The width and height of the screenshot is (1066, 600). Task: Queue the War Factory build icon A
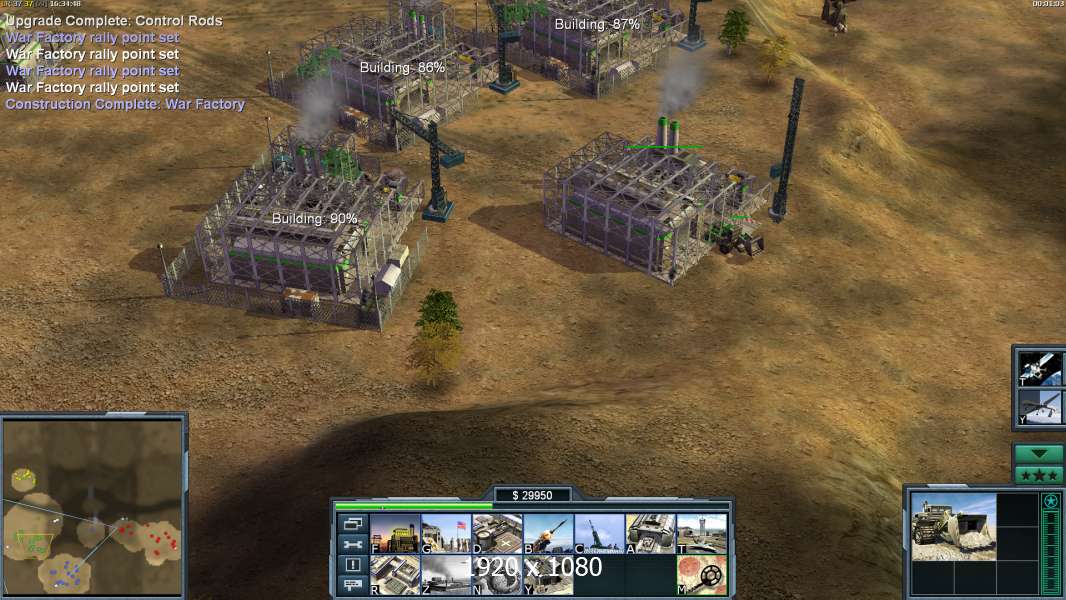(650, 534)
